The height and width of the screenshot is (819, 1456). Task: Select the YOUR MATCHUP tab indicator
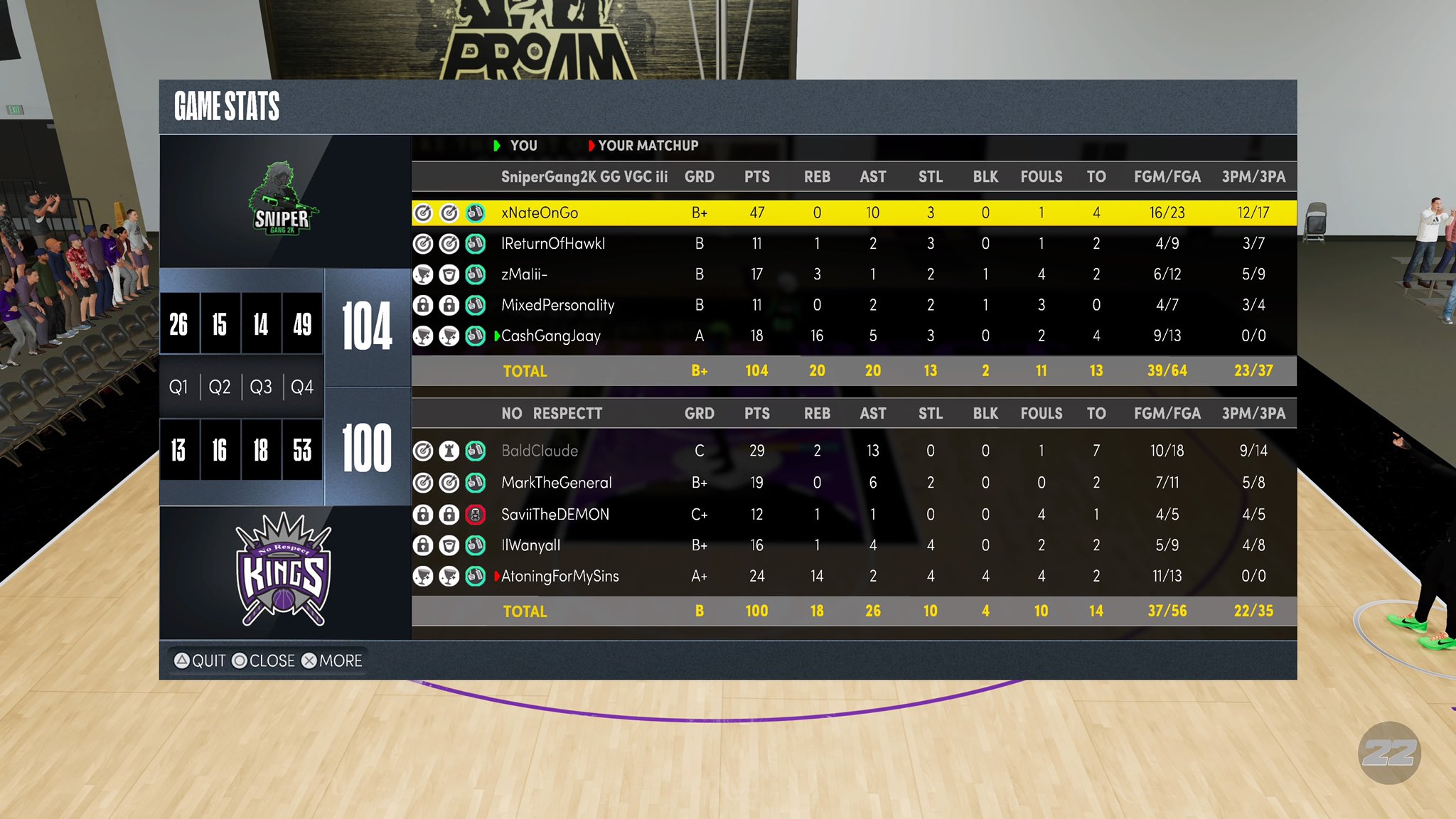[642, 145]
